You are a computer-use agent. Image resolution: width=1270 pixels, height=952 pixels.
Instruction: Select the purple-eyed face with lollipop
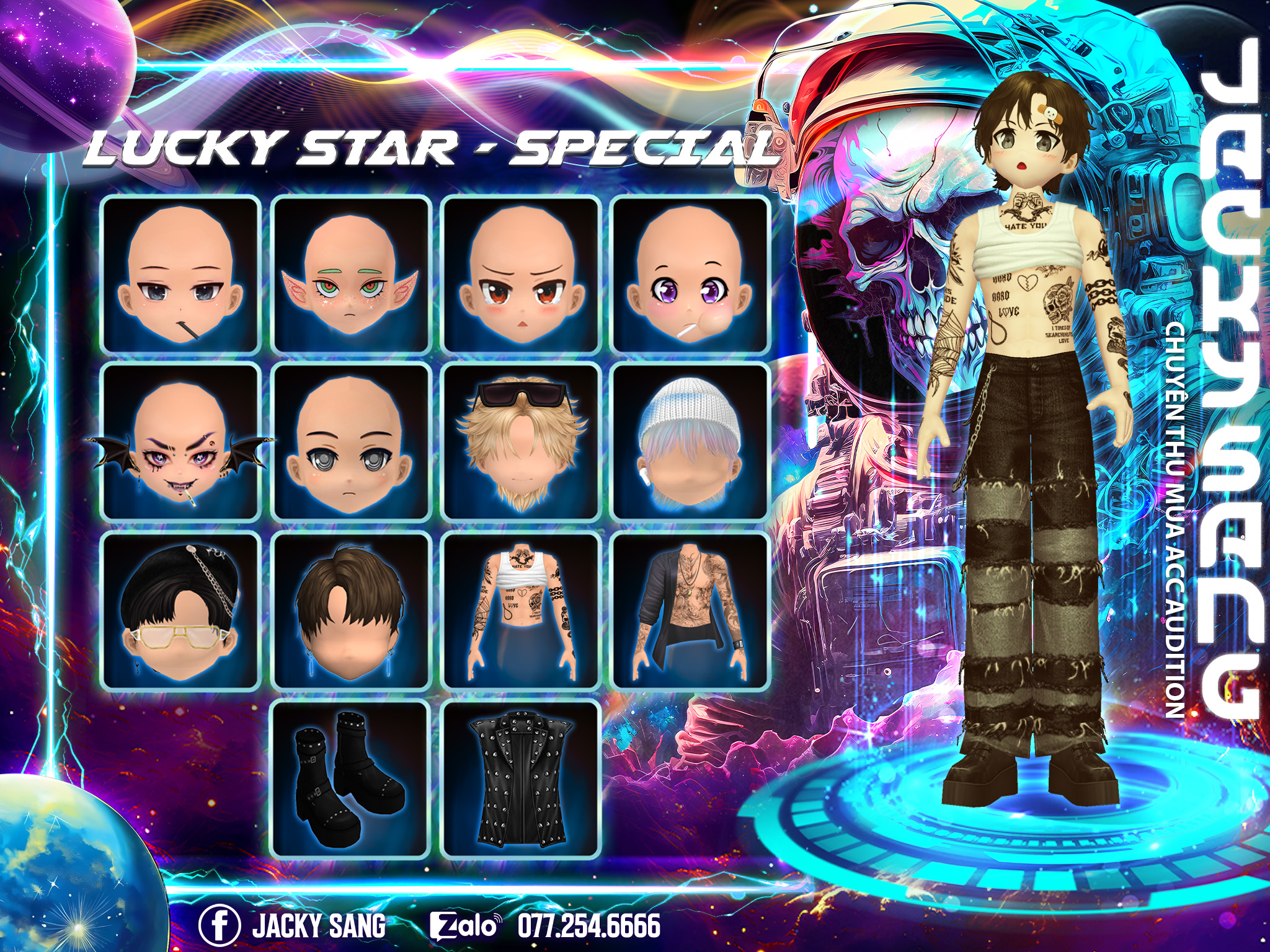coord(691,275)
